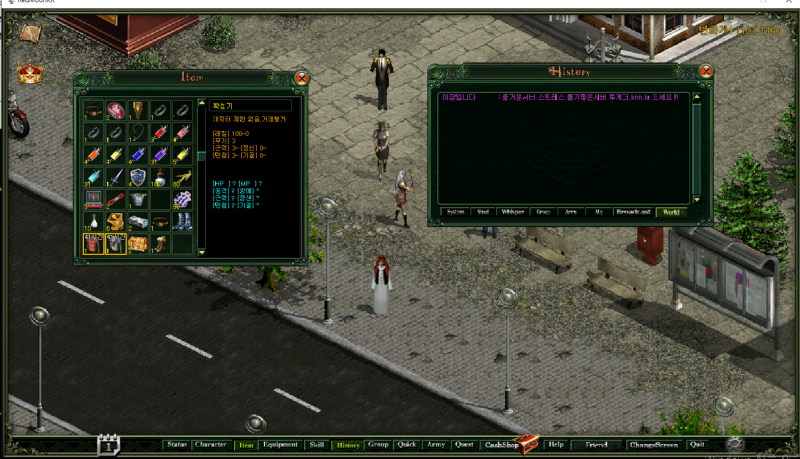The height and width of the screenshot is (459, 800).
Task: Open the Help menu
Action: (556, 444)
